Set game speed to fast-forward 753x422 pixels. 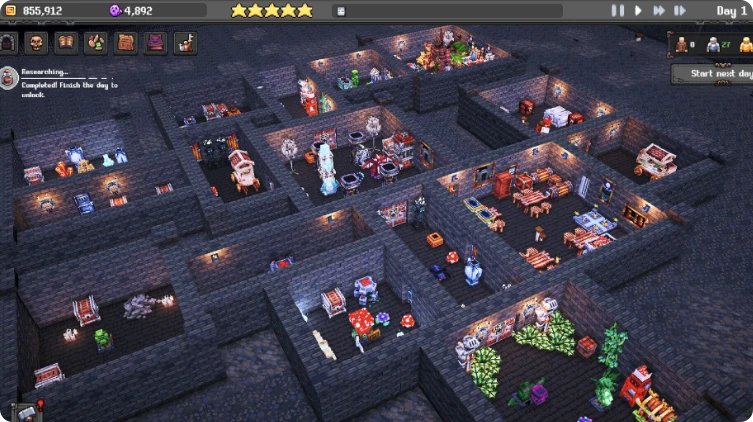(659, 11)
